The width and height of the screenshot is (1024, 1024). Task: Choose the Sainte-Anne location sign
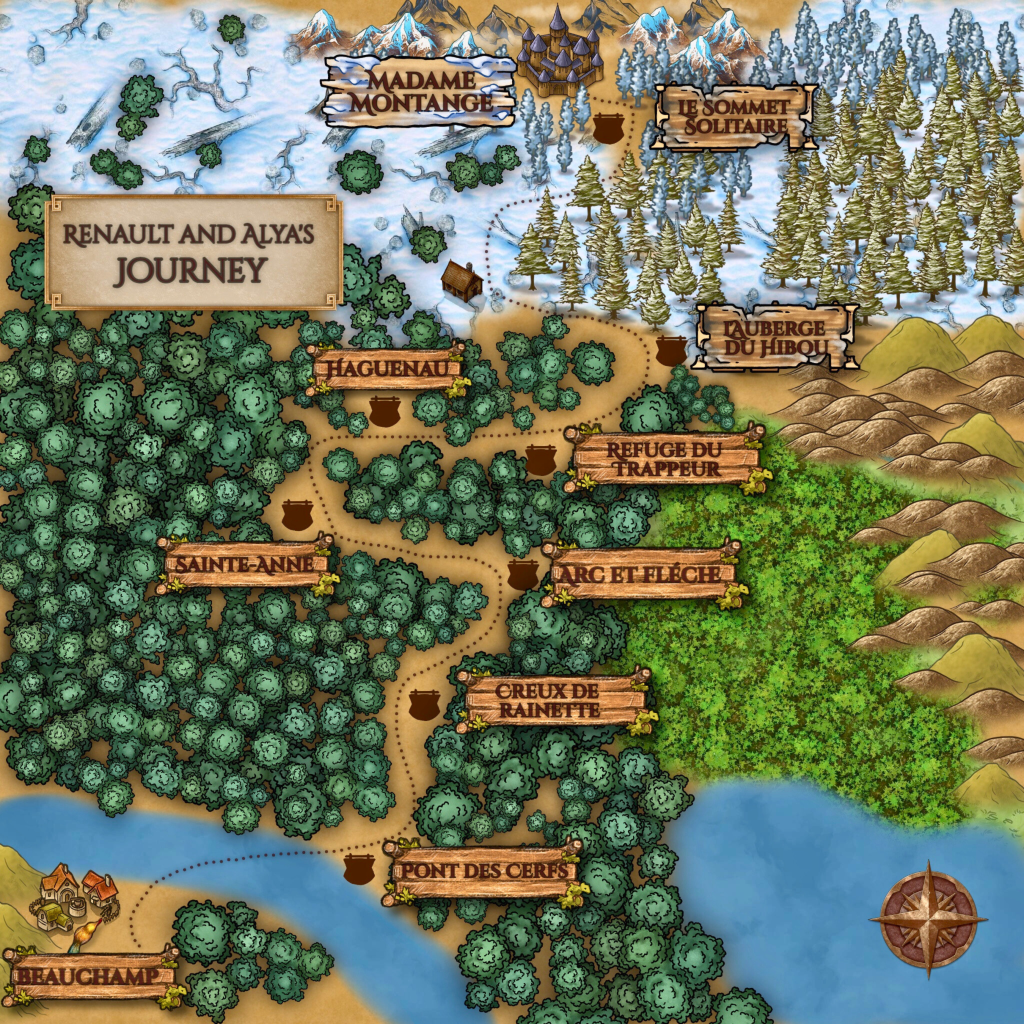(246, 565)
